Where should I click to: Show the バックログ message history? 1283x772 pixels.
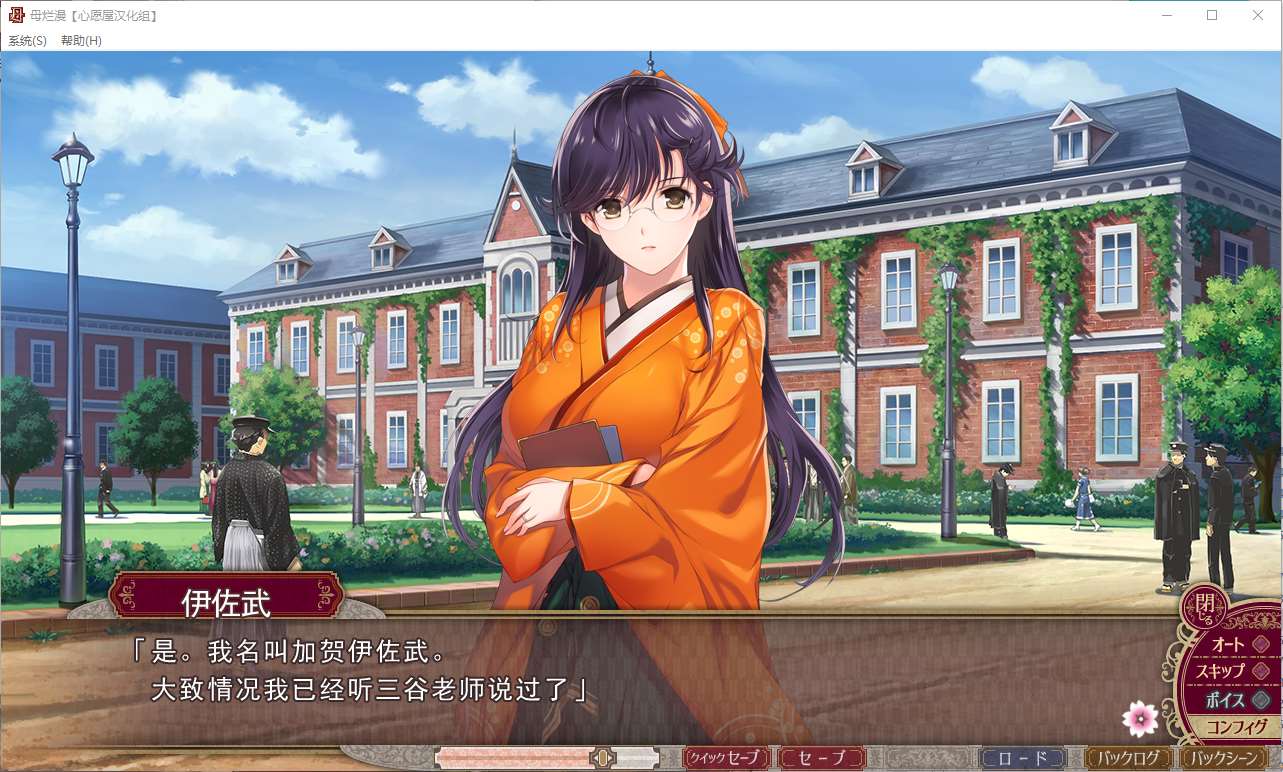point(1129,758)
